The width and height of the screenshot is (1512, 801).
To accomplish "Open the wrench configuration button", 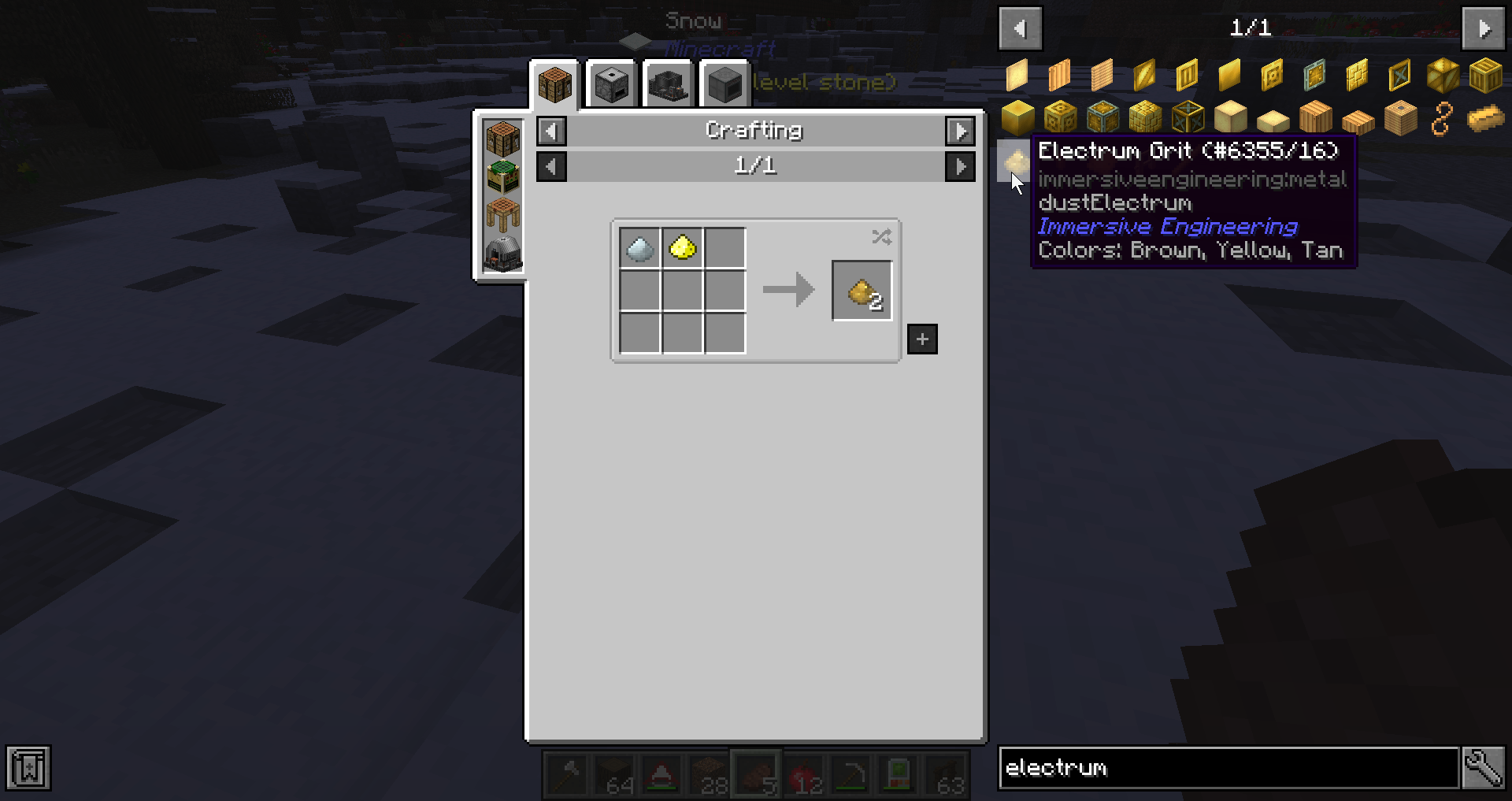I will pos(1484,768).
